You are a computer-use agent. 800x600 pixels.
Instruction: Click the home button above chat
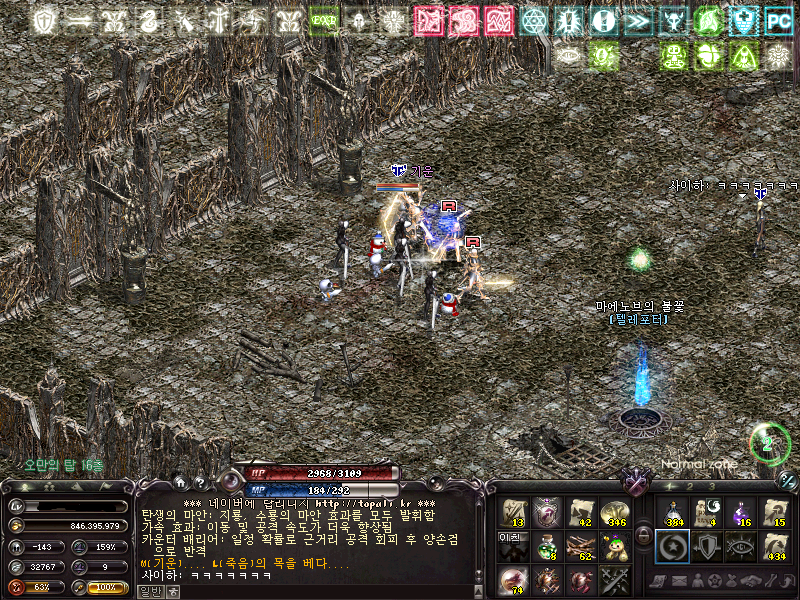point(179,482)
